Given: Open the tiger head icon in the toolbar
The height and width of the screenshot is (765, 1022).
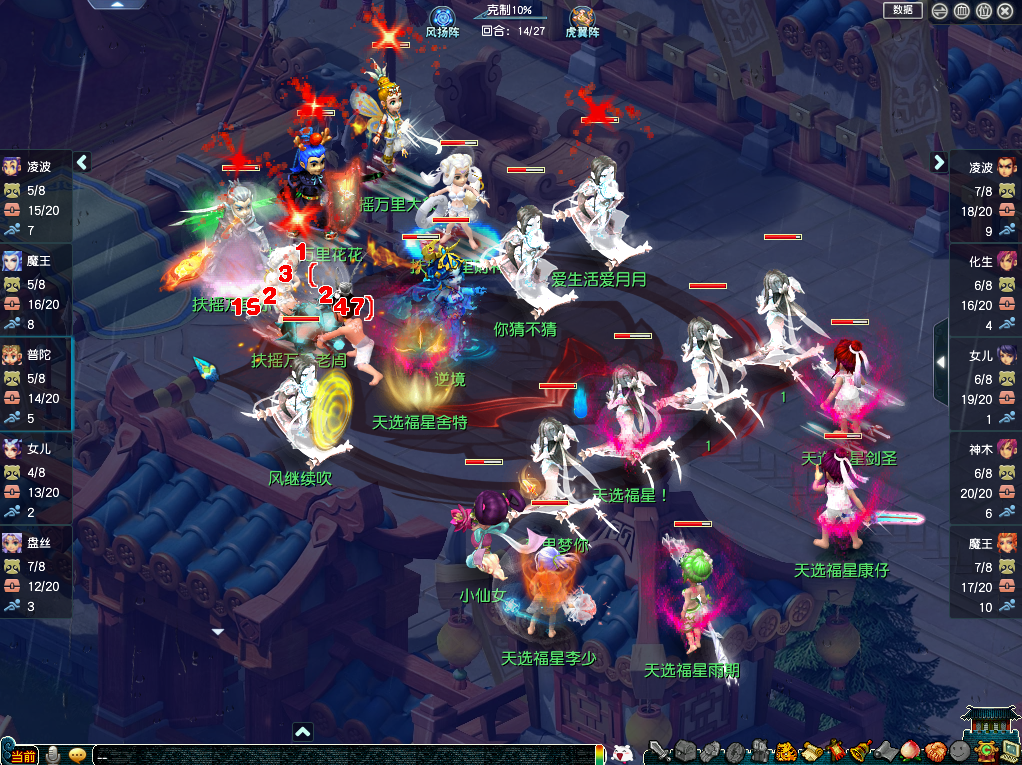Looking at the screenshot, I should (x=785, y=751).
